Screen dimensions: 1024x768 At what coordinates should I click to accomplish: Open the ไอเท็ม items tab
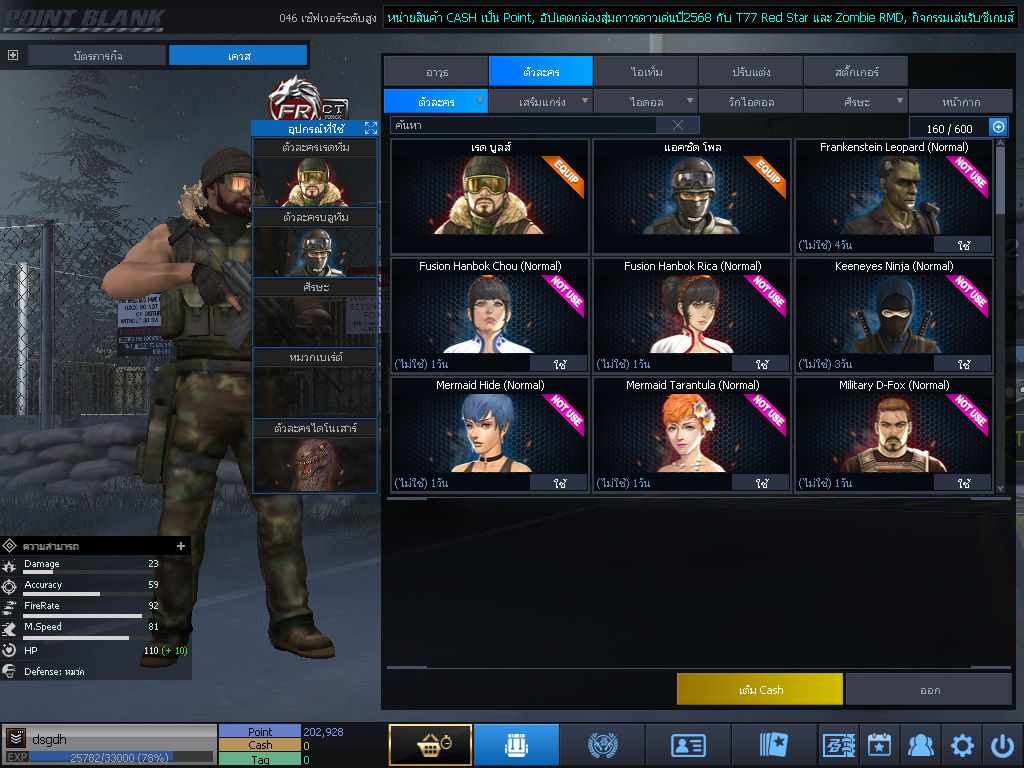(x=646, y=72)
